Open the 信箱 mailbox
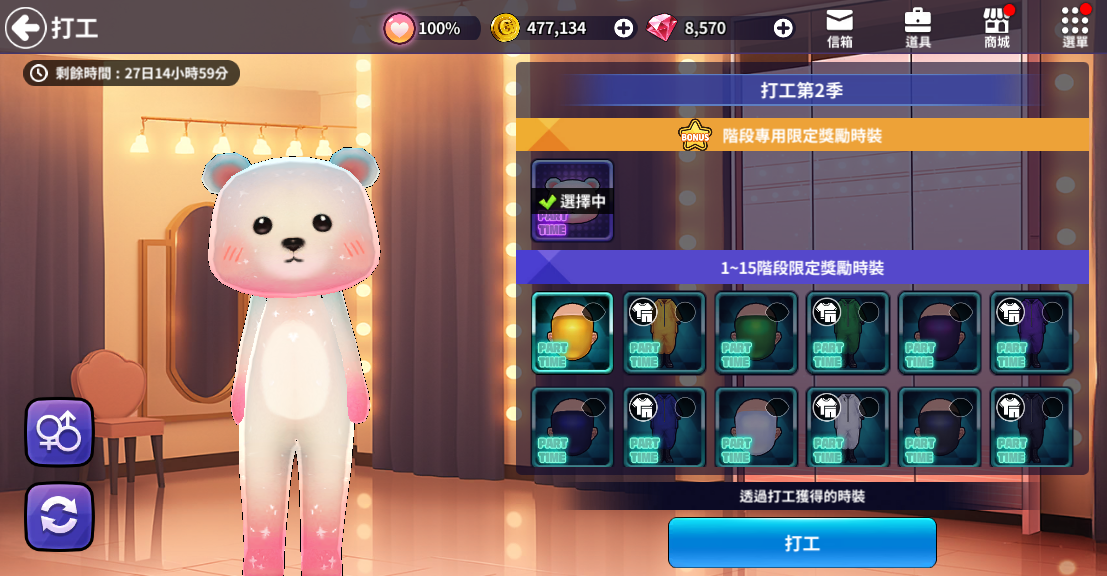The image size is (1107, 576). 840,27
